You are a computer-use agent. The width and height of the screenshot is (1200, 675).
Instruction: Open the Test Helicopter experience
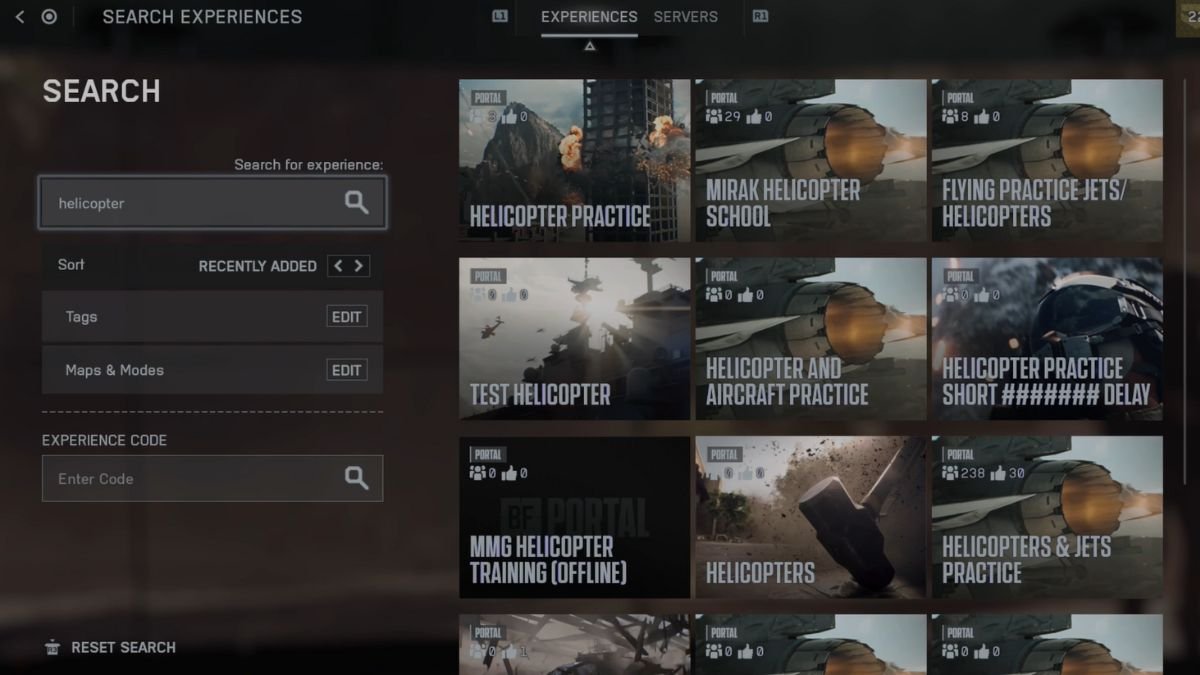(x=574, y=339)
